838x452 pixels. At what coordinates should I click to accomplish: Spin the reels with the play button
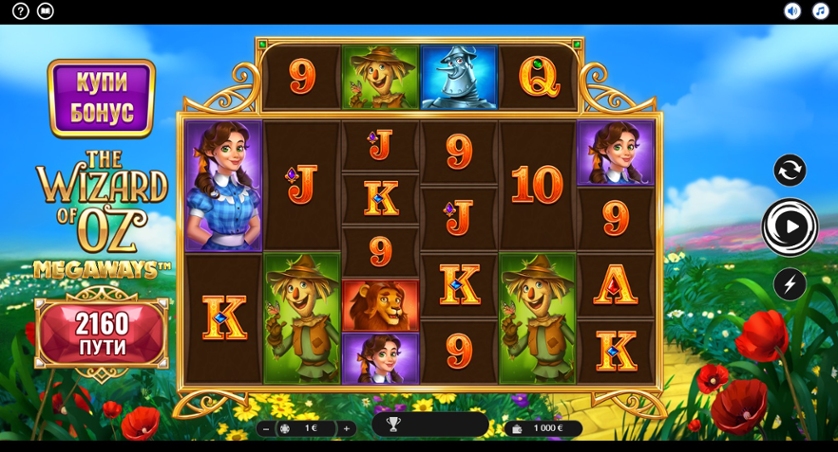[x=790, y=227]
